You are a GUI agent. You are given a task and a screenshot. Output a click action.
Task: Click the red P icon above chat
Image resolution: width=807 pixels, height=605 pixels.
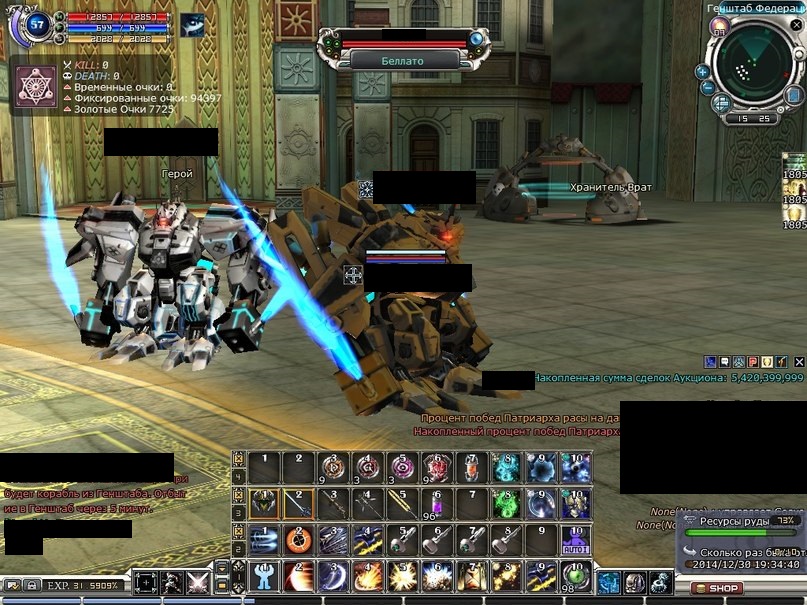point(753,362)
